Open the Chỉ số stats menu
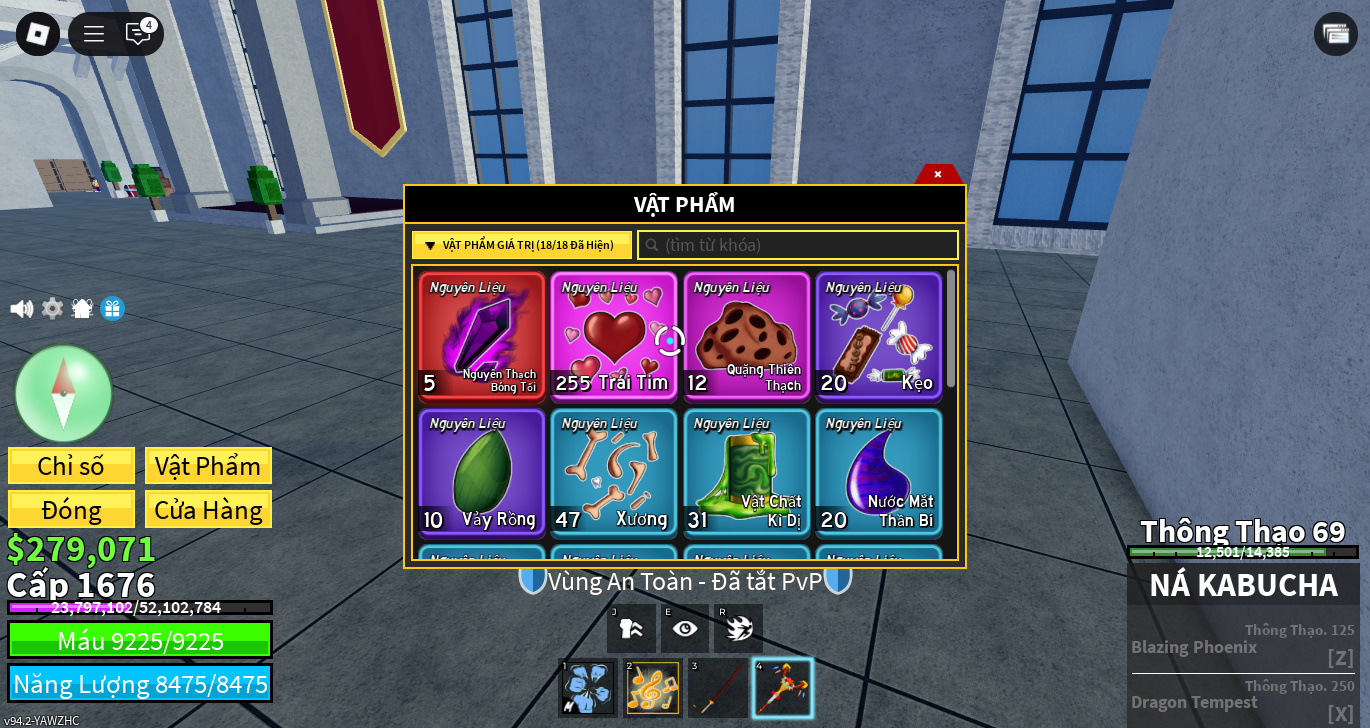 (71, 466)
